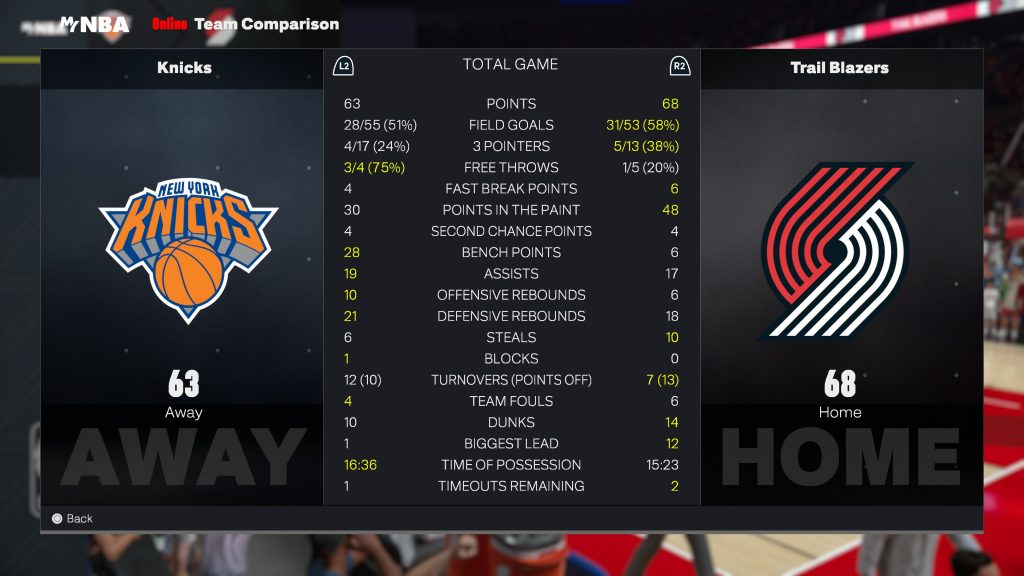The width and height of the screenshot is (1024, 576).
Task: Go back using the Back button
Action: click(72, 519)
